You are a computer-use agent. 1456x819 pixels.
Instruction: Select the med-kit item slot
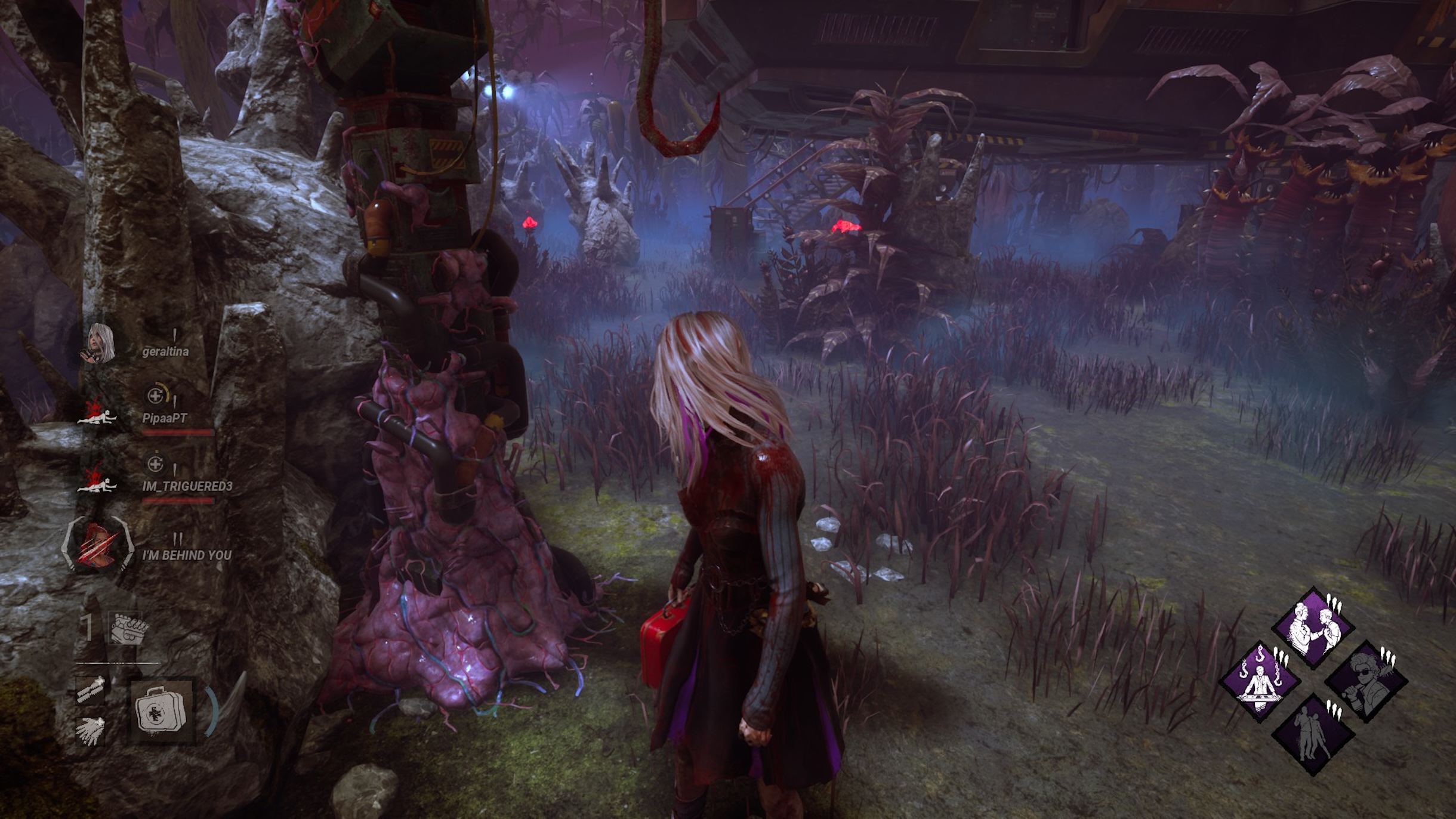pos(162,710)
